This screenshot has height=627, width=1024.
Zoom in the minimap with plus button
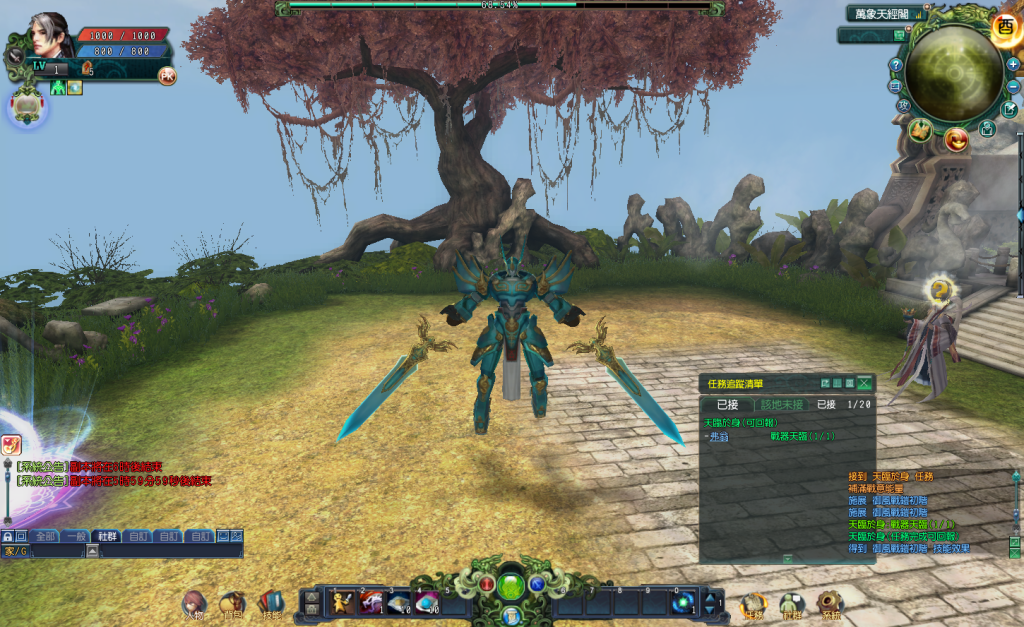coord(1013,64)
